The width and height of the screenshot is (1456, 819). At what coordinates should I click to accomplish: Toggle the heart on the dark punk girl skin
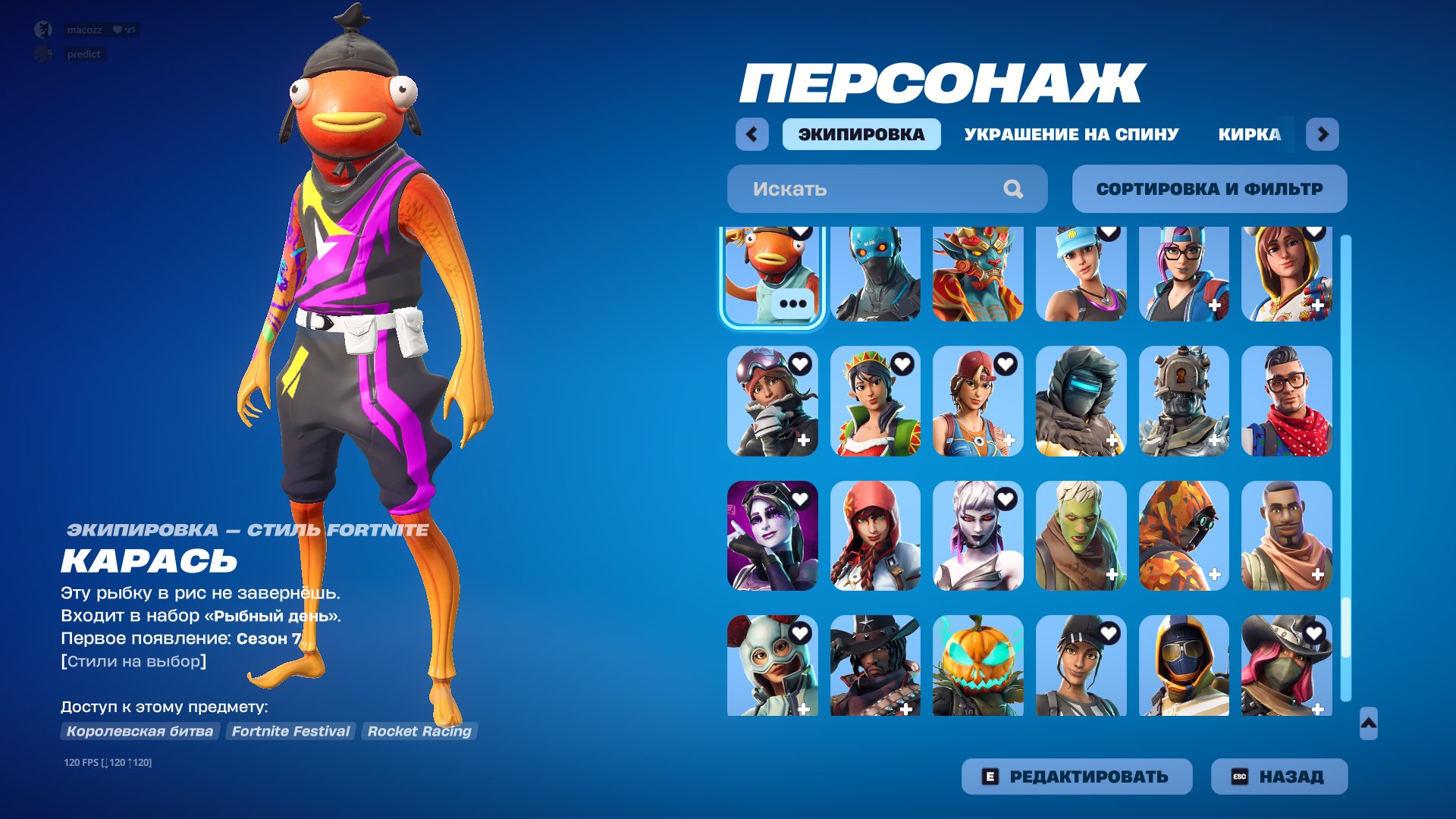pos(801,497)
